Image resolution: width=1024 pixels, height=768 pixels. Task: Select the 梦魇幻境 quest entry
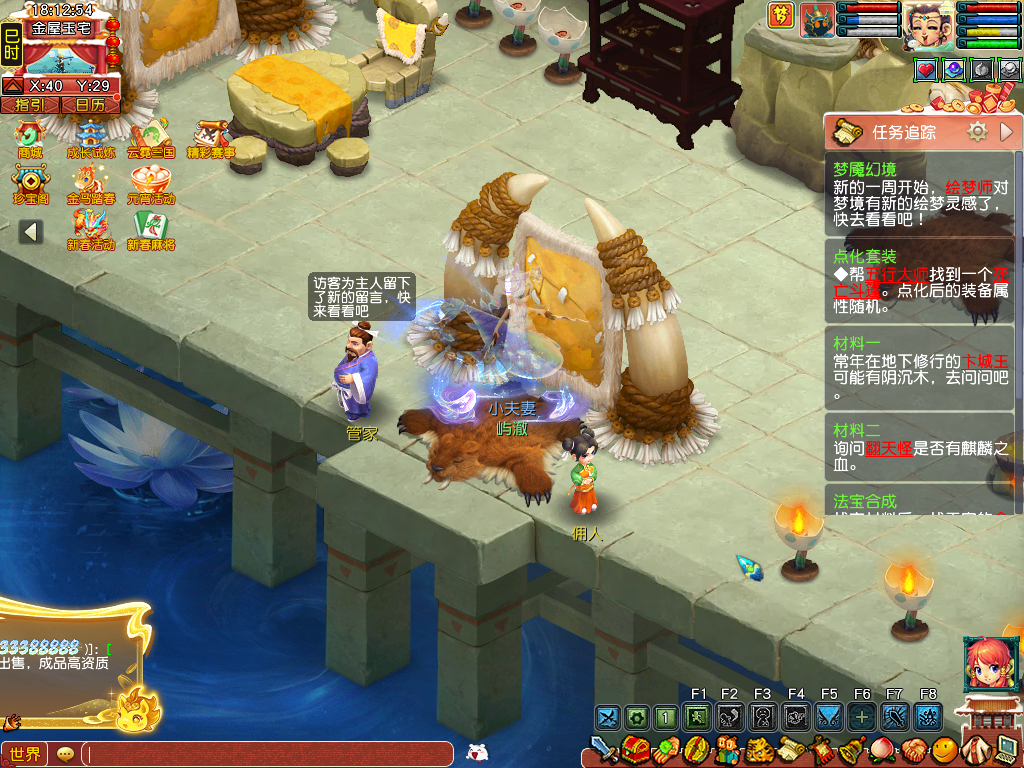(x=920, y=194)
